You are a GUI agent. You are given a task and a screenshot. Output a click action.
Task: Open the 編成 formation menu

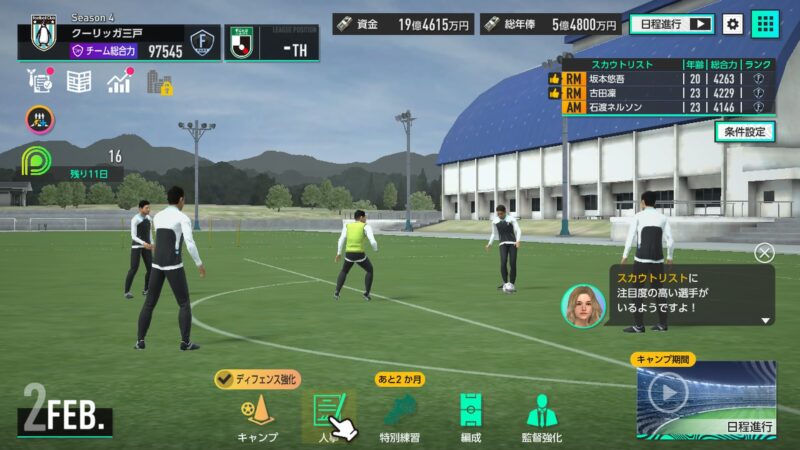470,416
